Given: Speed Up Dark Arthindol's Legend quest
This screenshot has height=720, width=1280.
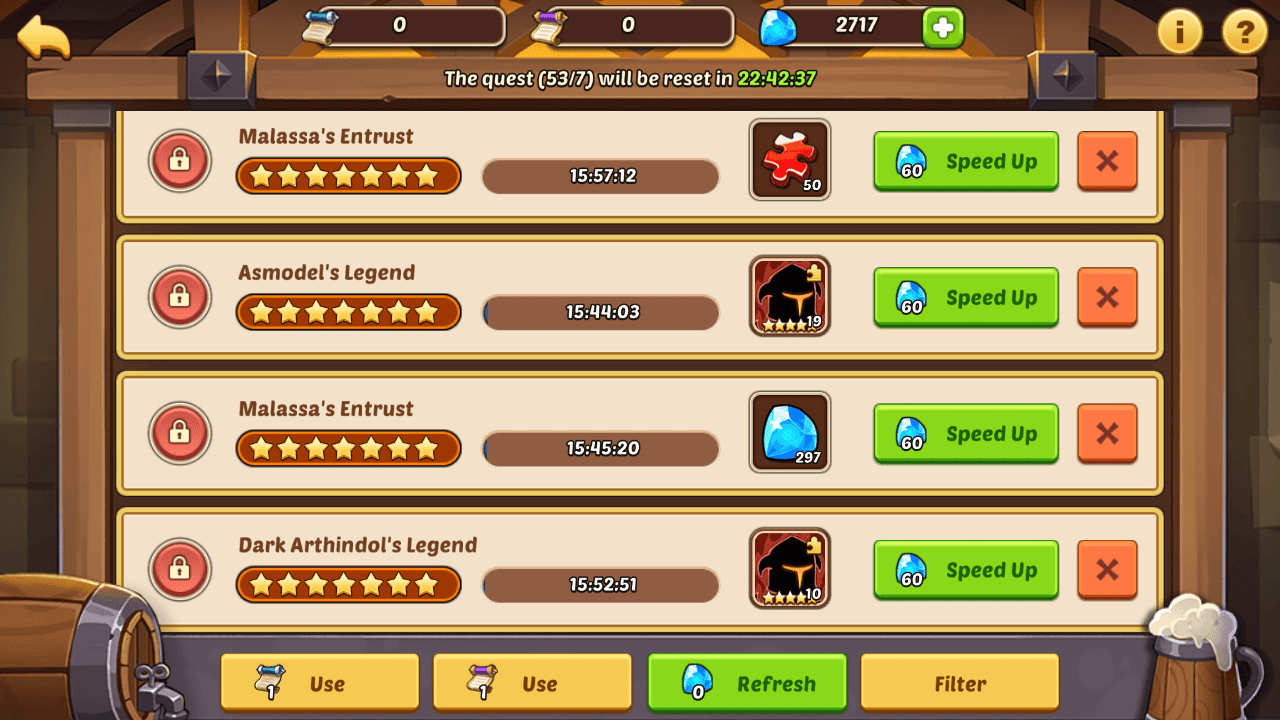Looking at the screenshot, I should click(x=964, y=570).
